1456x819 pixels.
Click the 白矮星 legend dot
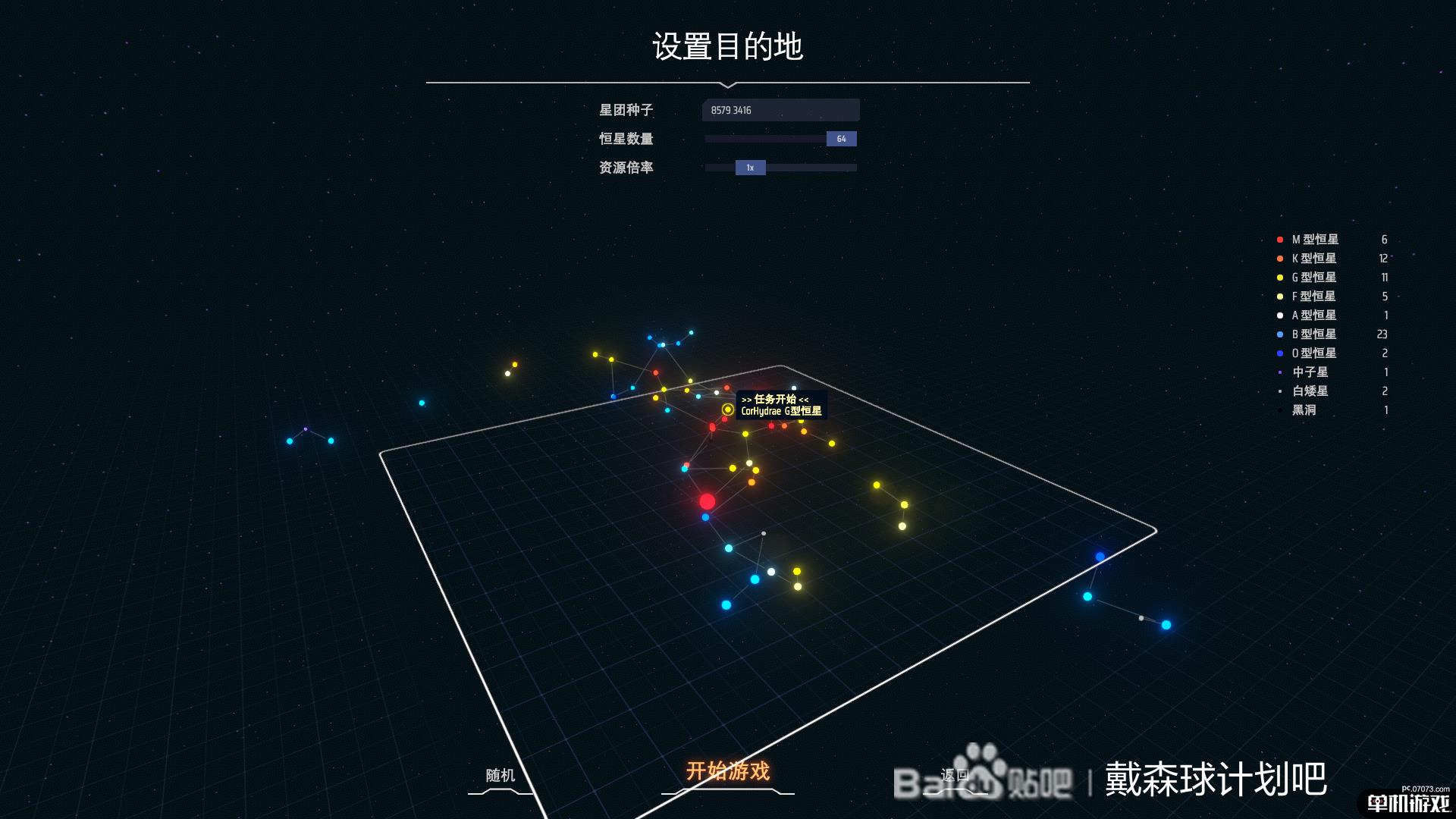(x=1279, y=391)
